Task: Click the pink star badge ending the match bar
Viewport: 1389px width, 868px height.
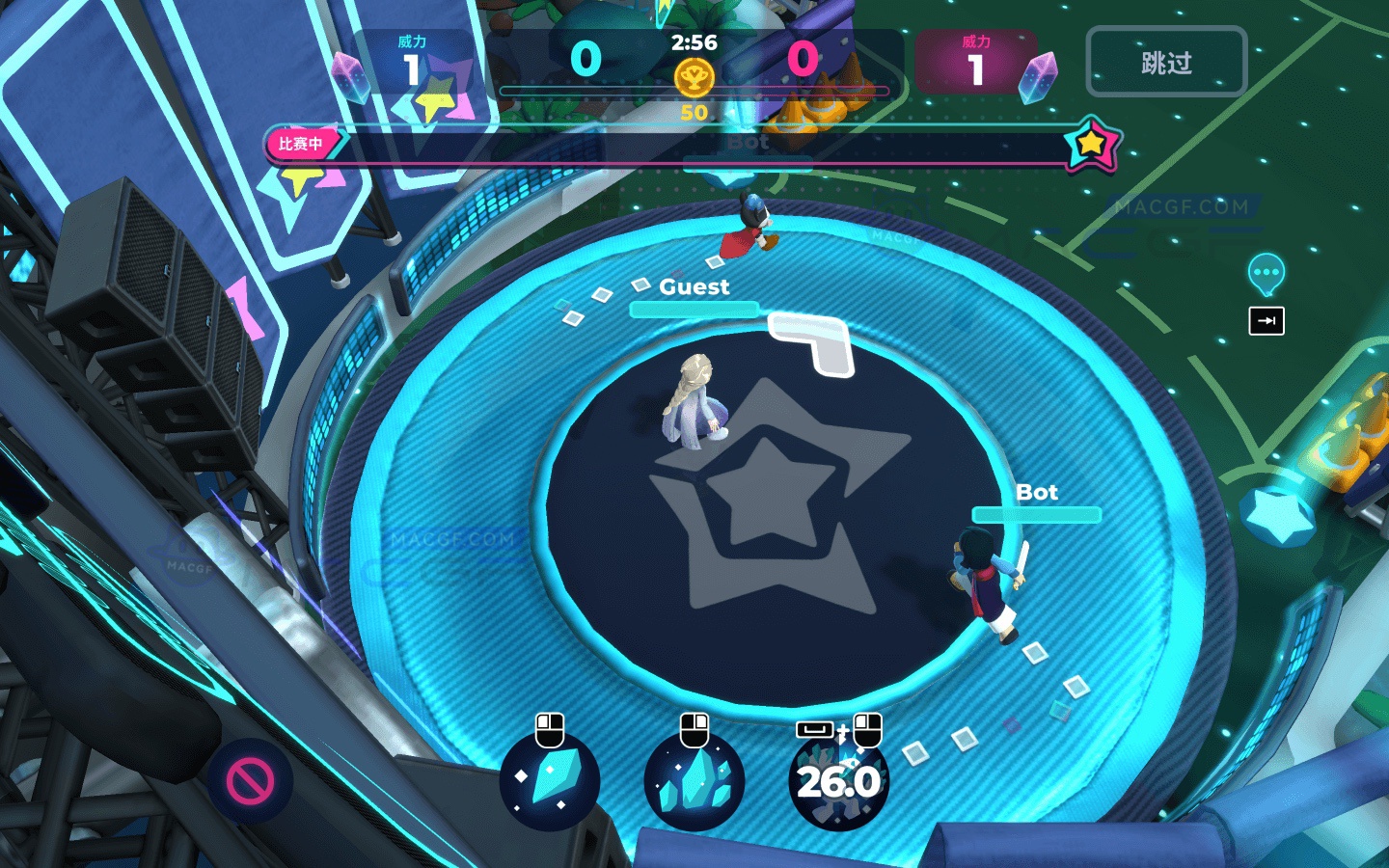Action: pyautogui.click(x=1092, y=142)
